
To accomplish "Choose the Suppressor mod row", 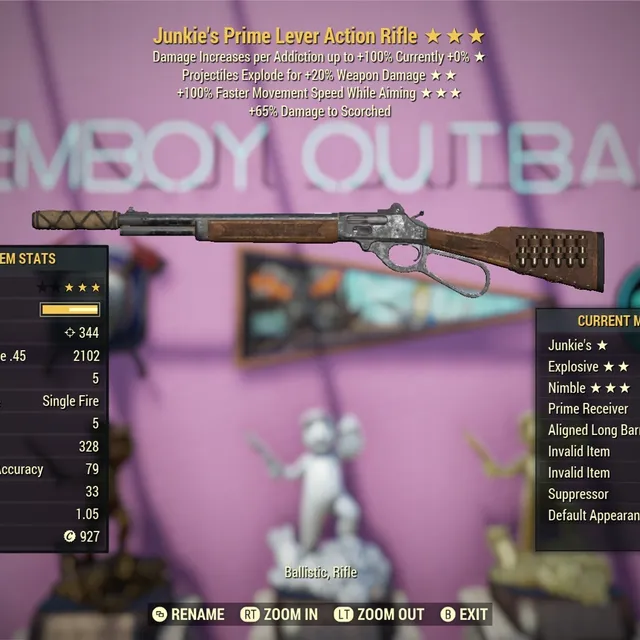I will pyautogui.click(x=578, y=494).
